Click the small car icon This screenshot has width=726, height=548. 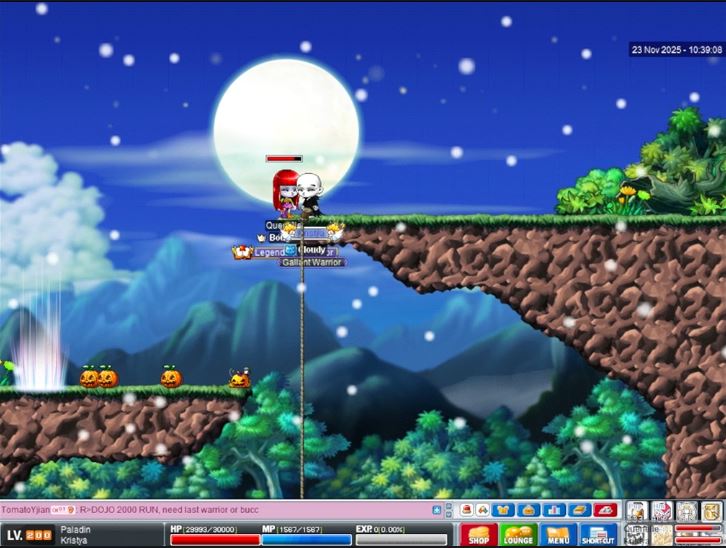coord(481,510)
